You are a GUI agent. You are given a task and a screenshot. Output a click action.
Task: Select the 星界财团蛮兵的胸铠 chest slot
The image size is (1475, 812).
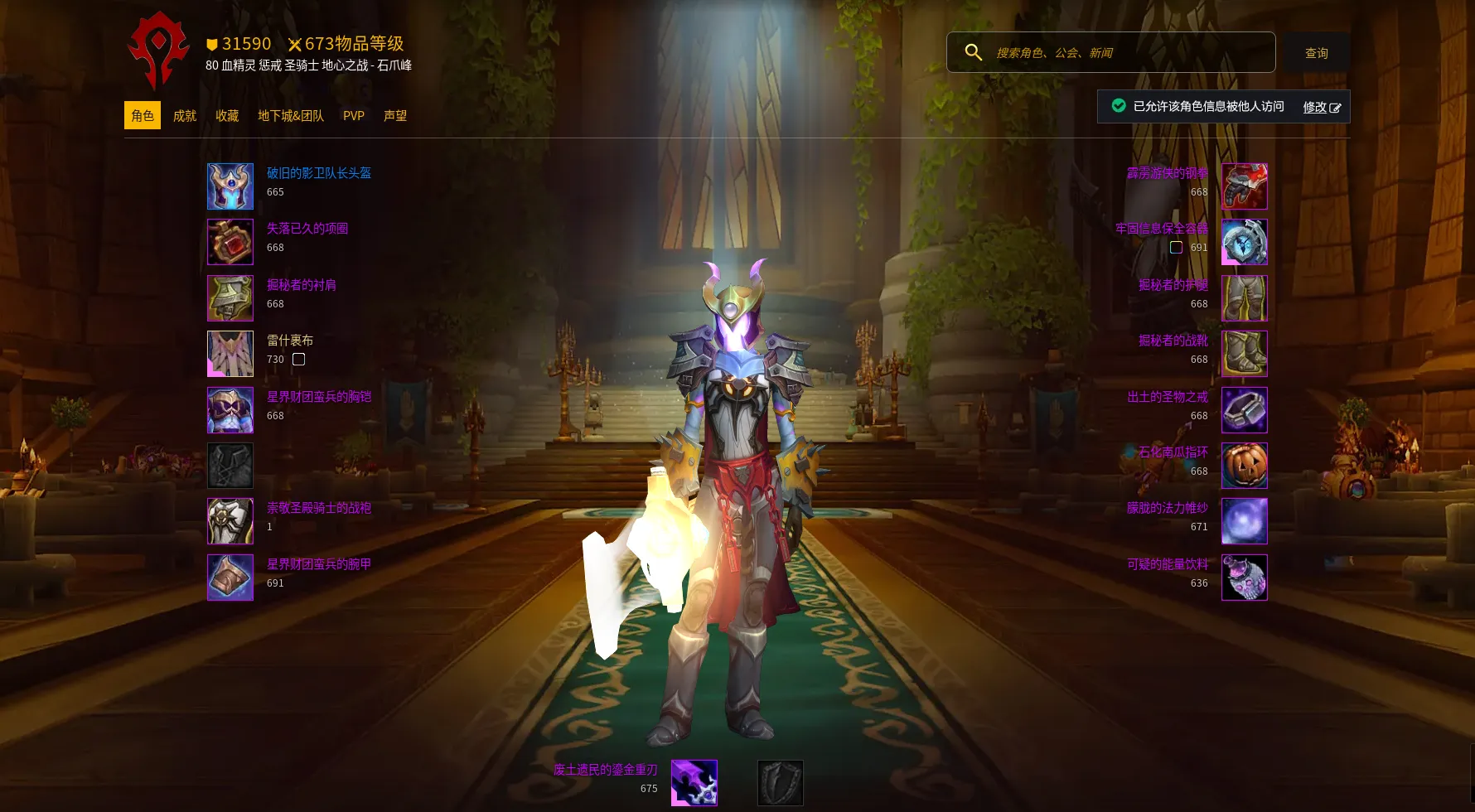230,410
